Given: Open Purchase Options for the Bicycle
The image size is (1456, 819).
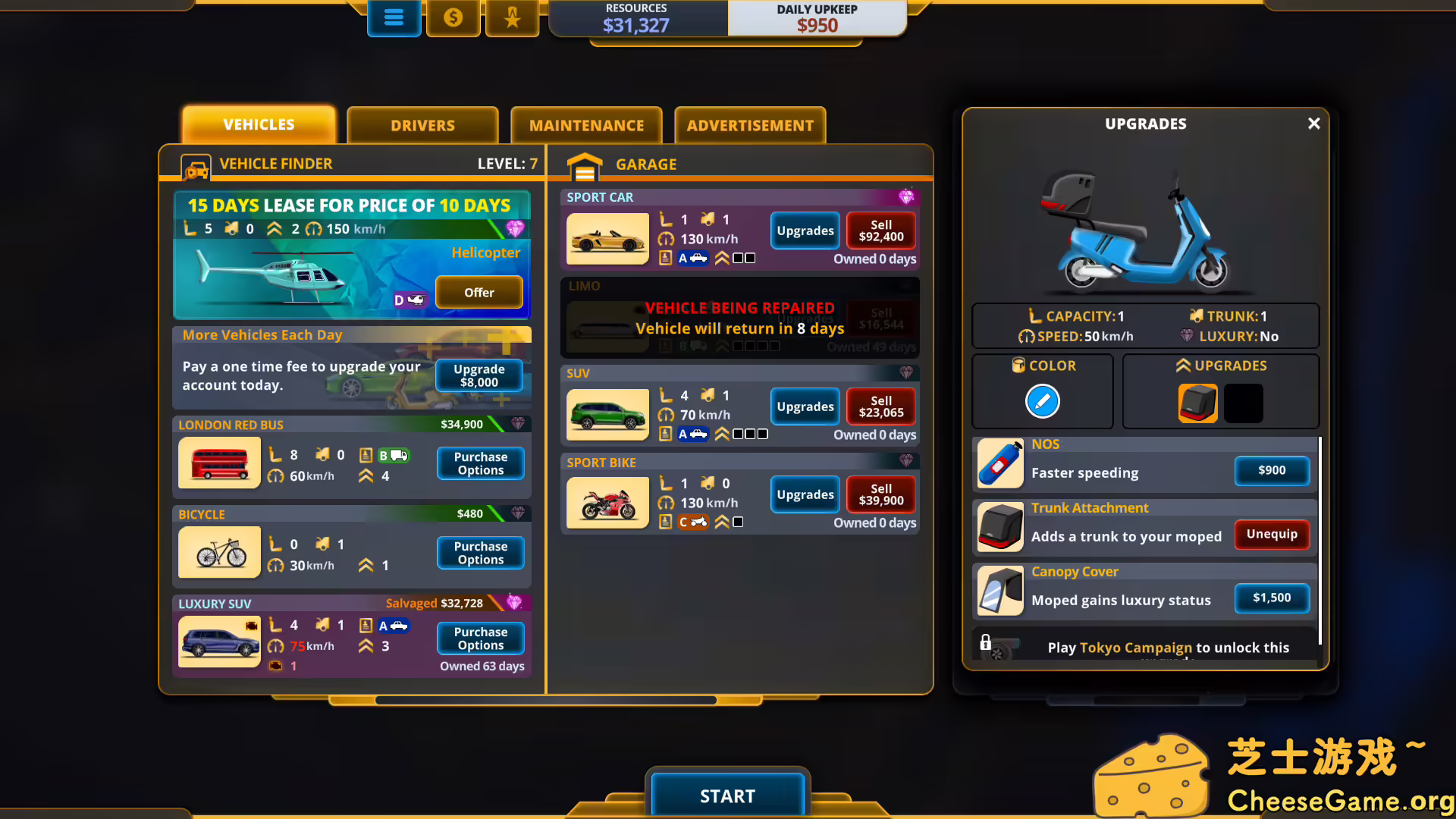Looking at the screenshot, I should tap(480, 552).
